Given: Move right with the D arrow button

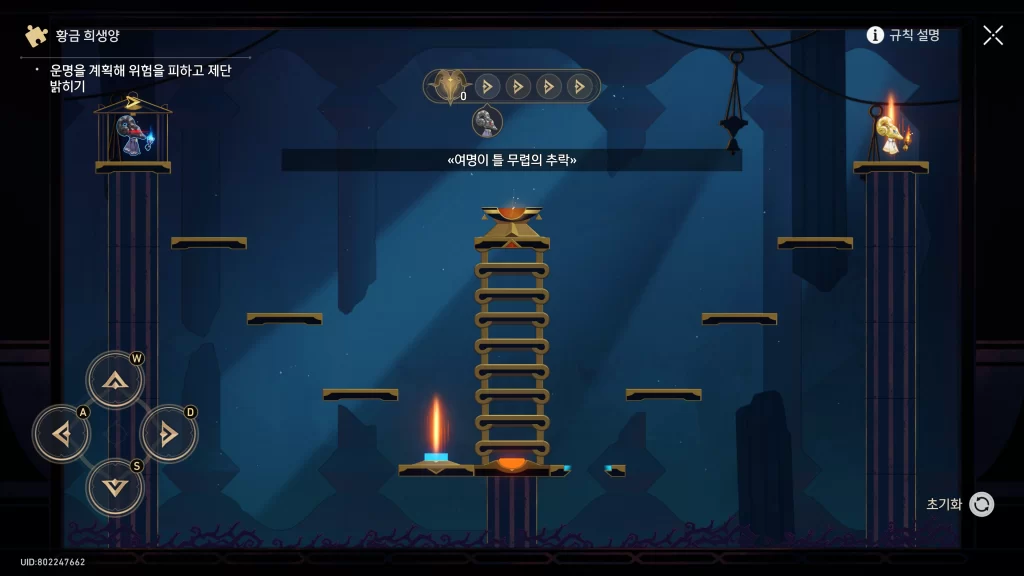Looking at the screenshot, I should tap(168, 434).
